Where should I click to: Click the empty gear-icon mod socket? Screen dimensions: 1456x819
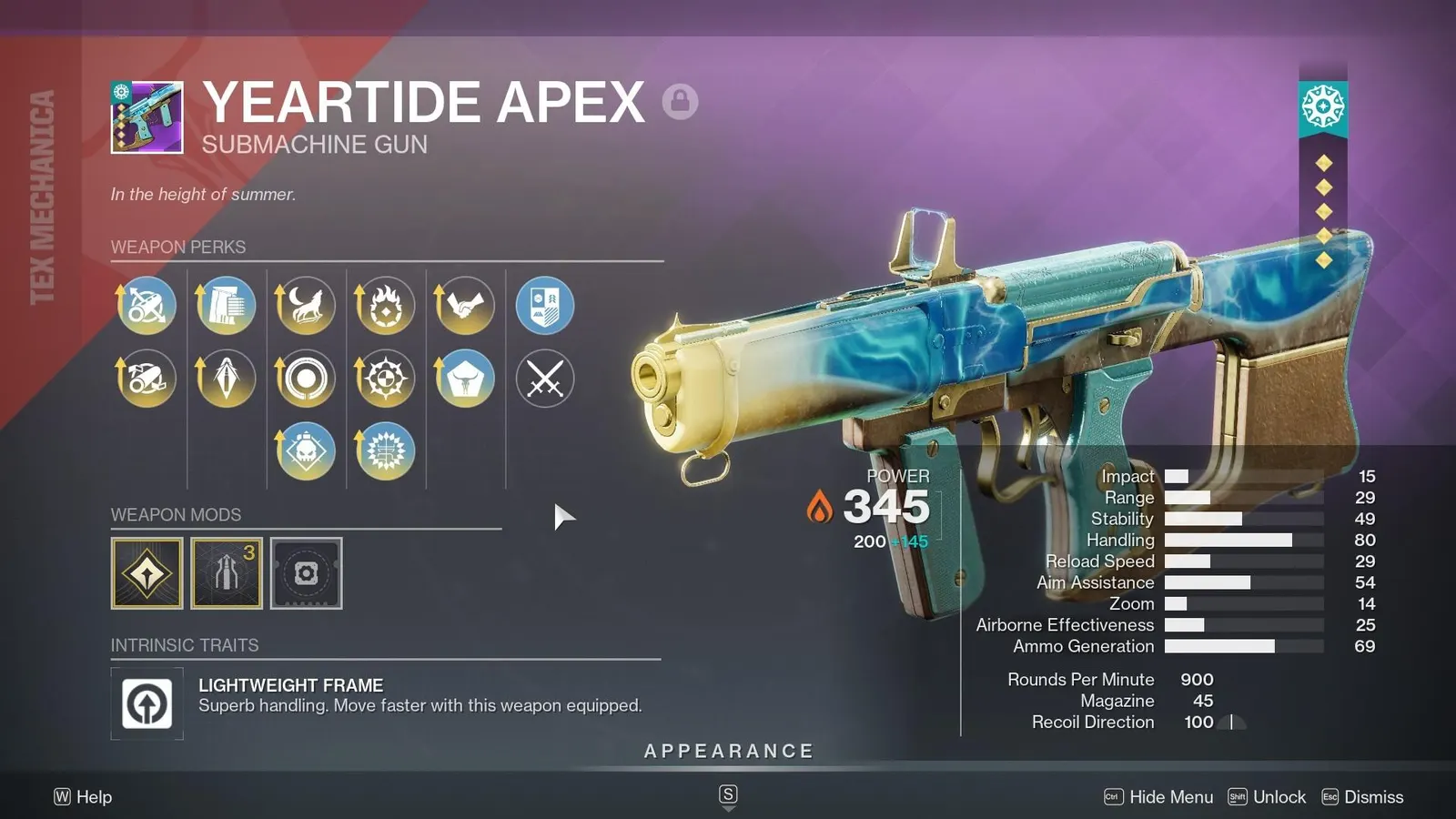point(307,574)
